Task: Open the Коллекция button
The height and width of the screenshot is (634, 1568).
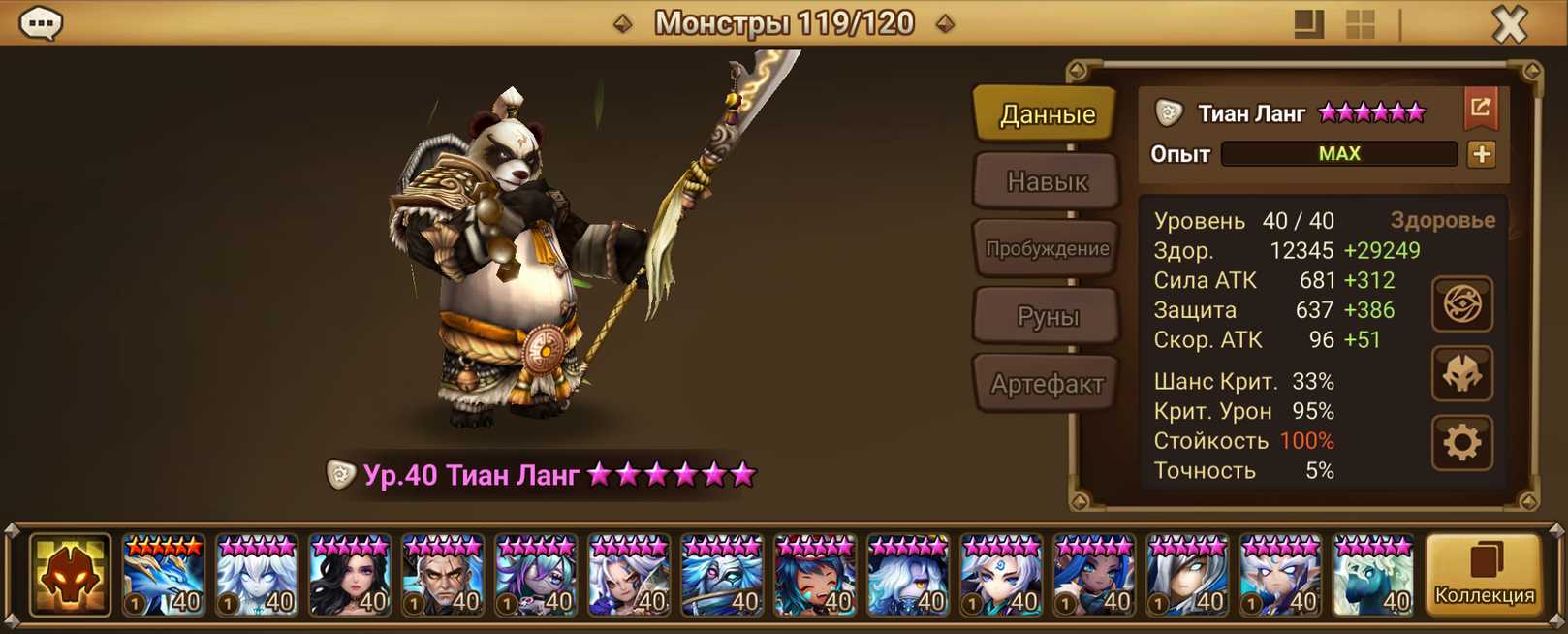Action: point(1484,575)
